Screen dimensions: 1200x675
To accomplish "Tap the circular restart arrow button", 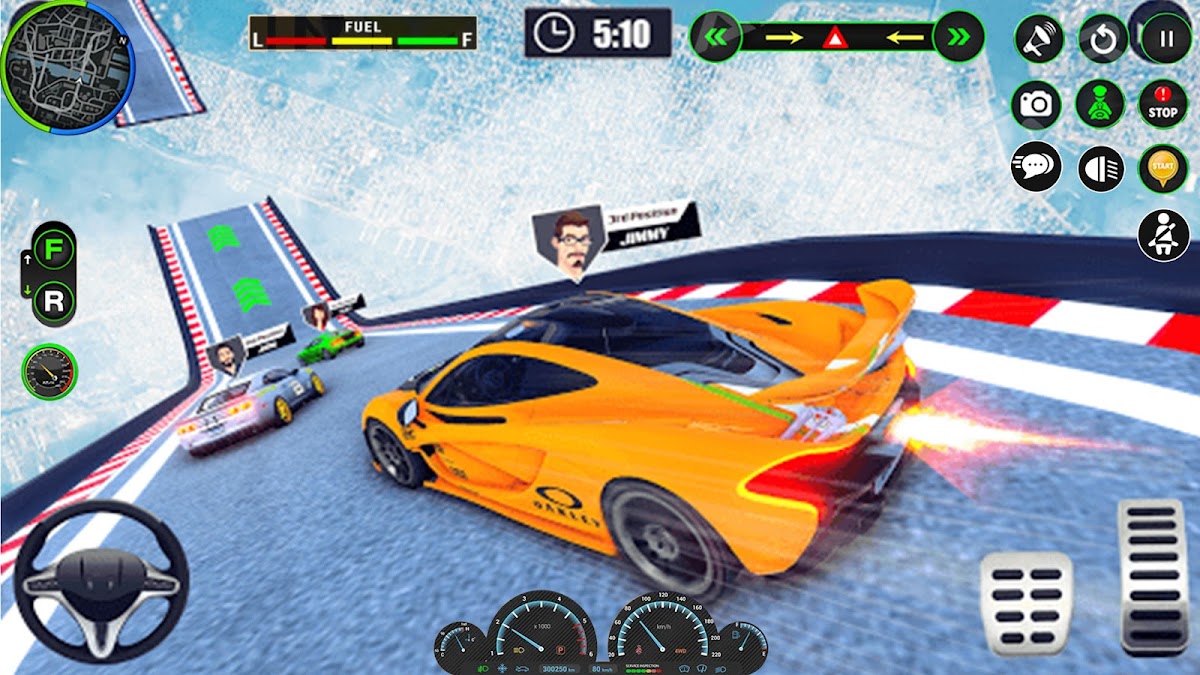I will [x=1103, y=40].
